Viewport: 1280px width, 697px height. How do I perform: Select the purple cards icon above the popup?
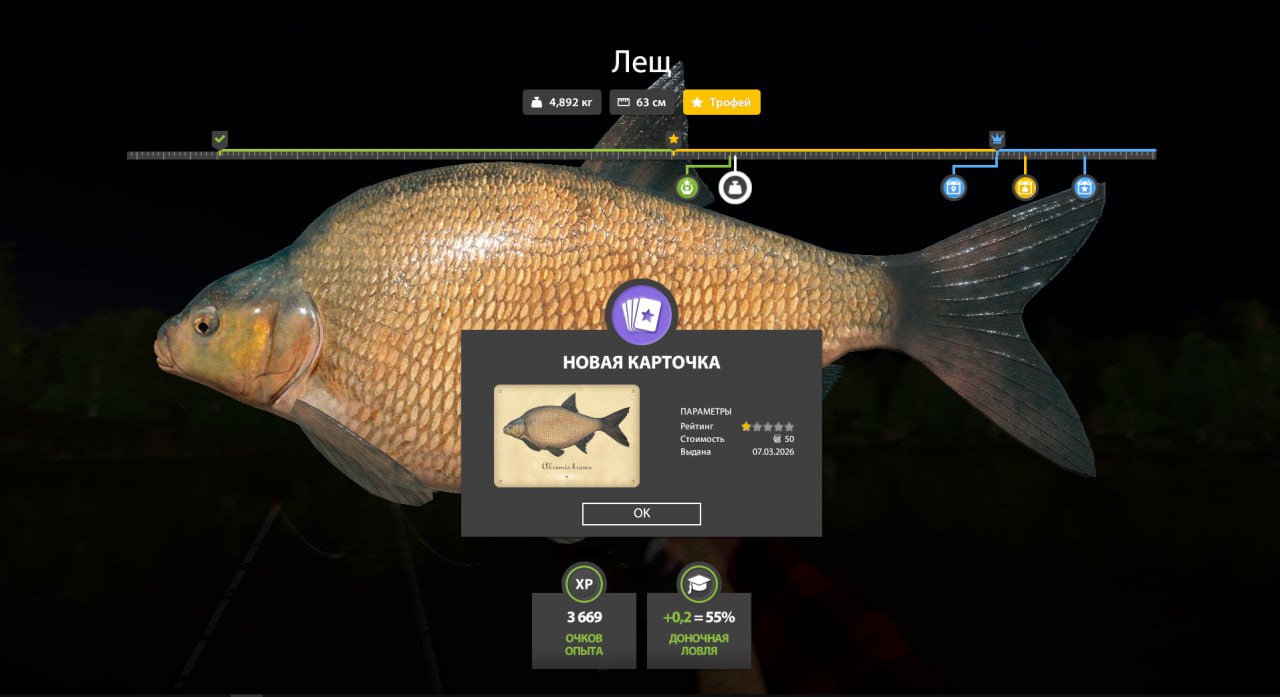pos(643,314)
